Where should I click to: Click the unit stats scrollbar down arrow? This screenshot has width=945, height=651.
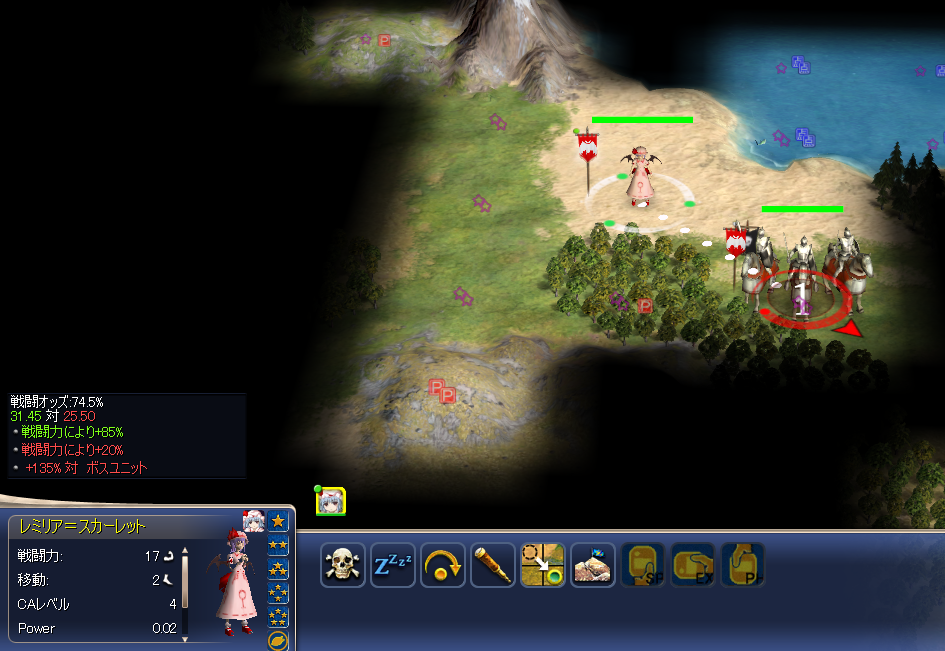tap(185, 637)
